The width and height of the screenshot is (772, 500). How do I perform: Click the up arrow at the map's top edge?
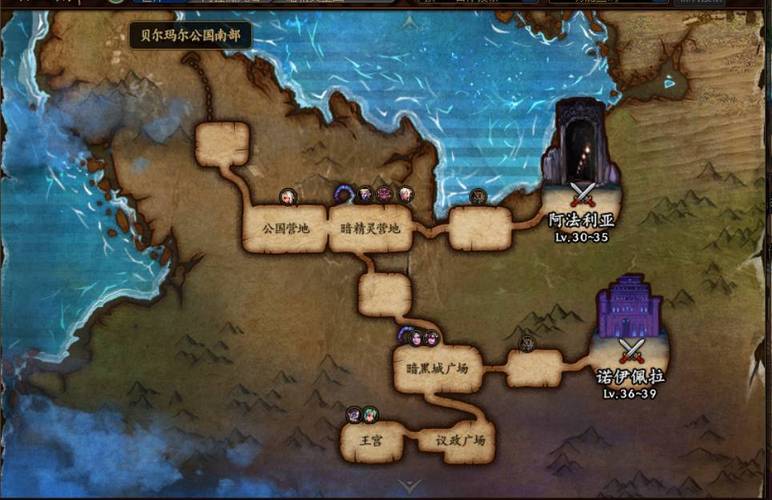click(x=408, y=22)
